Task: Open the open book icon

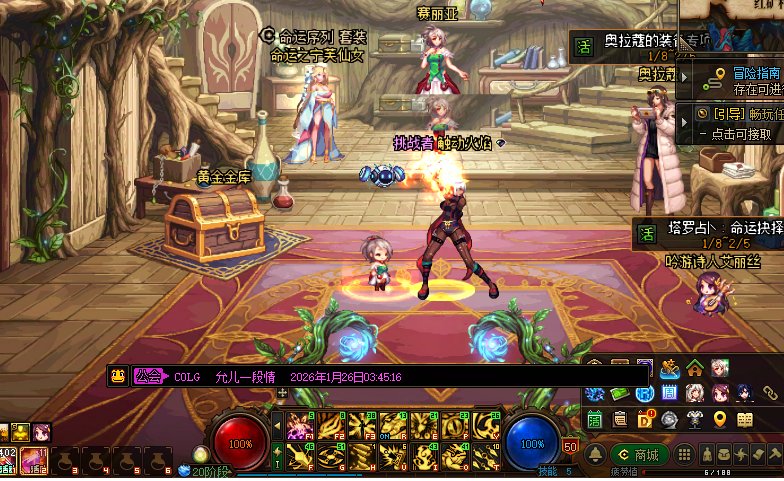Action: pyautogui.click(x=745, y=419)
